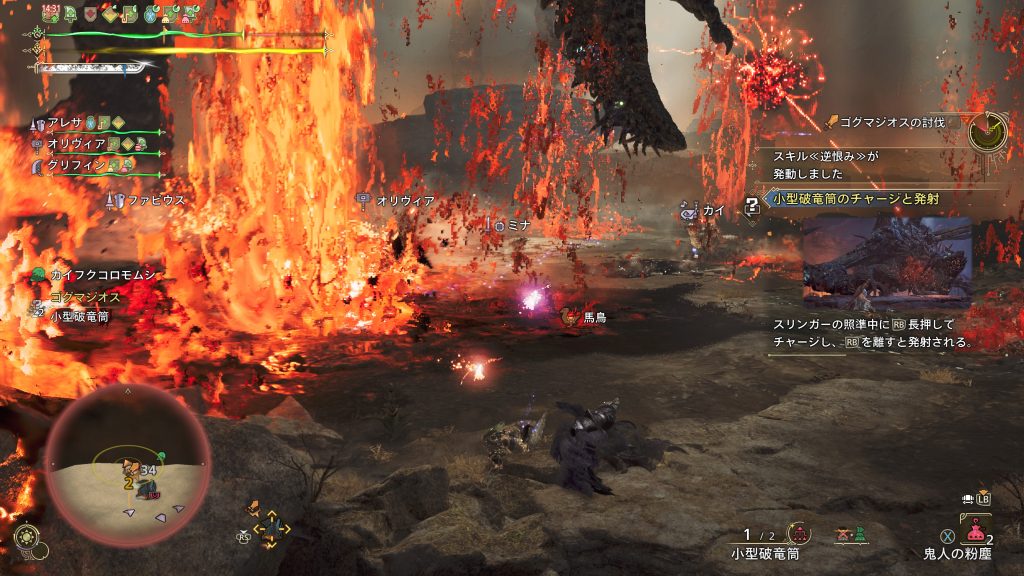This screenshot has height=576, width=1024.
Task: Select the 小型破竜筒 slinger ammo slot
Action: click(x=766, y=543)
